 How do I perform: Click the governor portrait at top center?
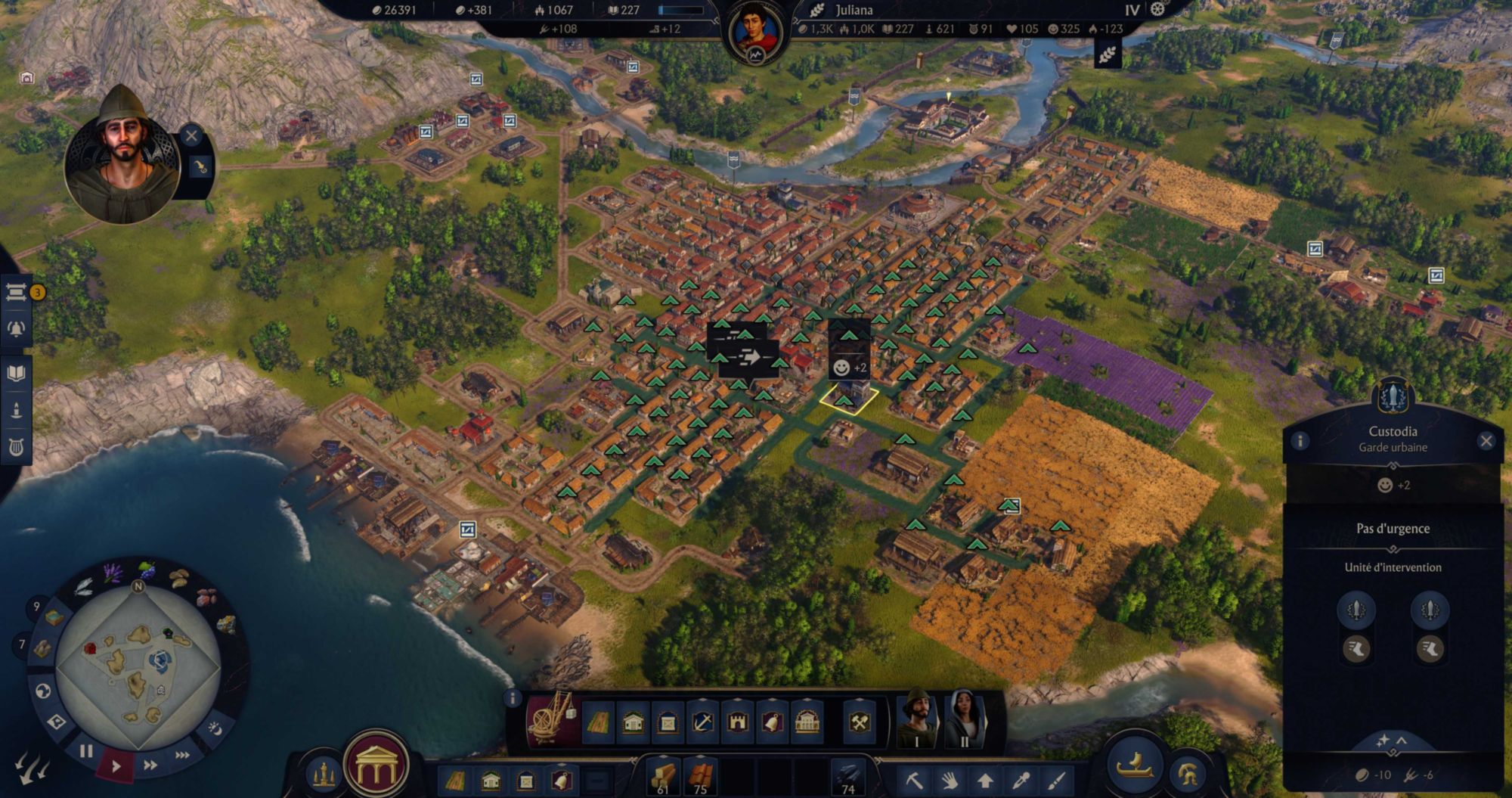pos(755,35)
